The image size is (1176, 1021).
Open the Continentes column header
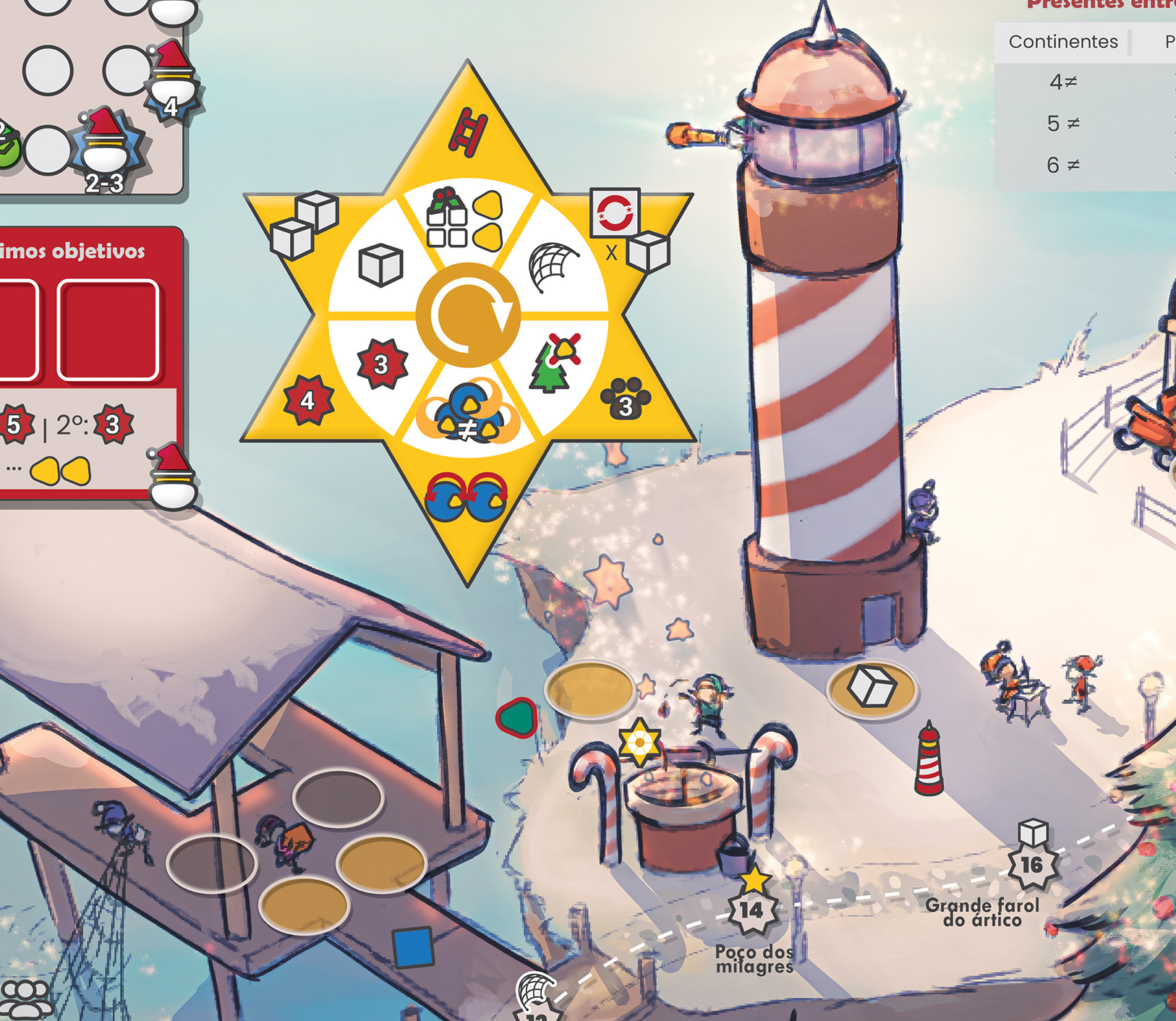(x=1062, y=42)
